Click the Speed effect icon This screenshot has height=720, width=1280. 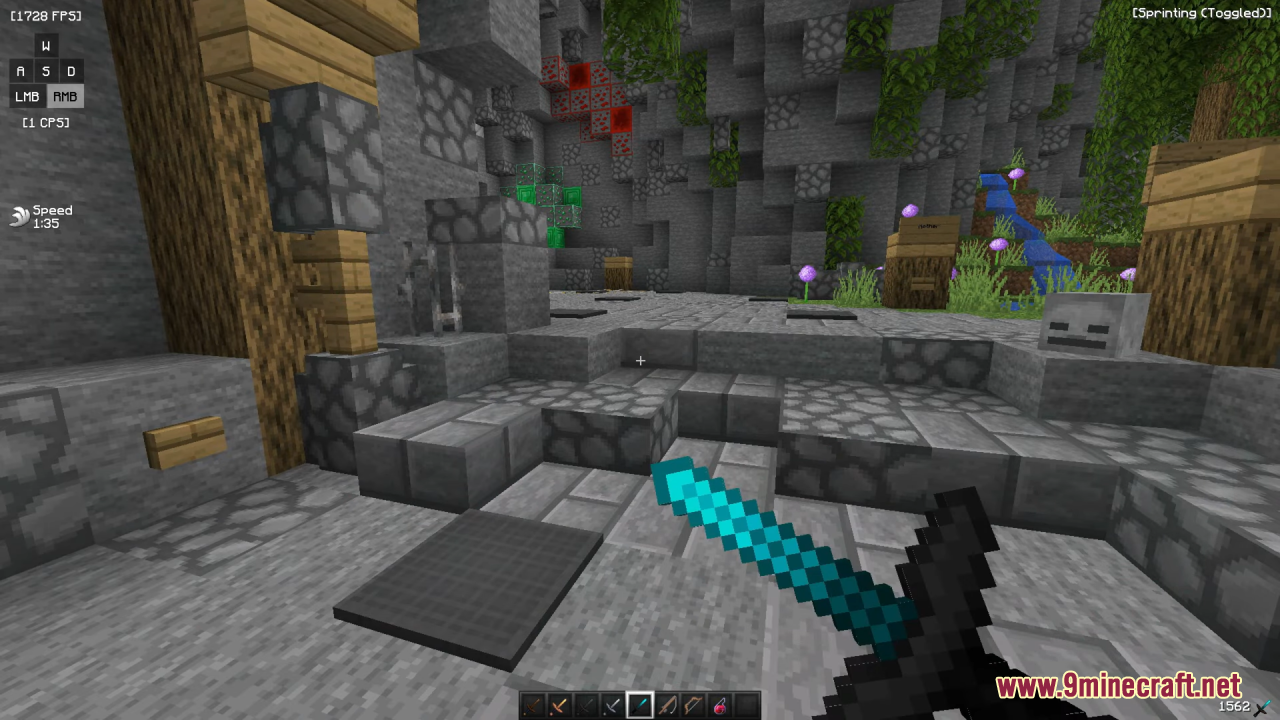18,216
